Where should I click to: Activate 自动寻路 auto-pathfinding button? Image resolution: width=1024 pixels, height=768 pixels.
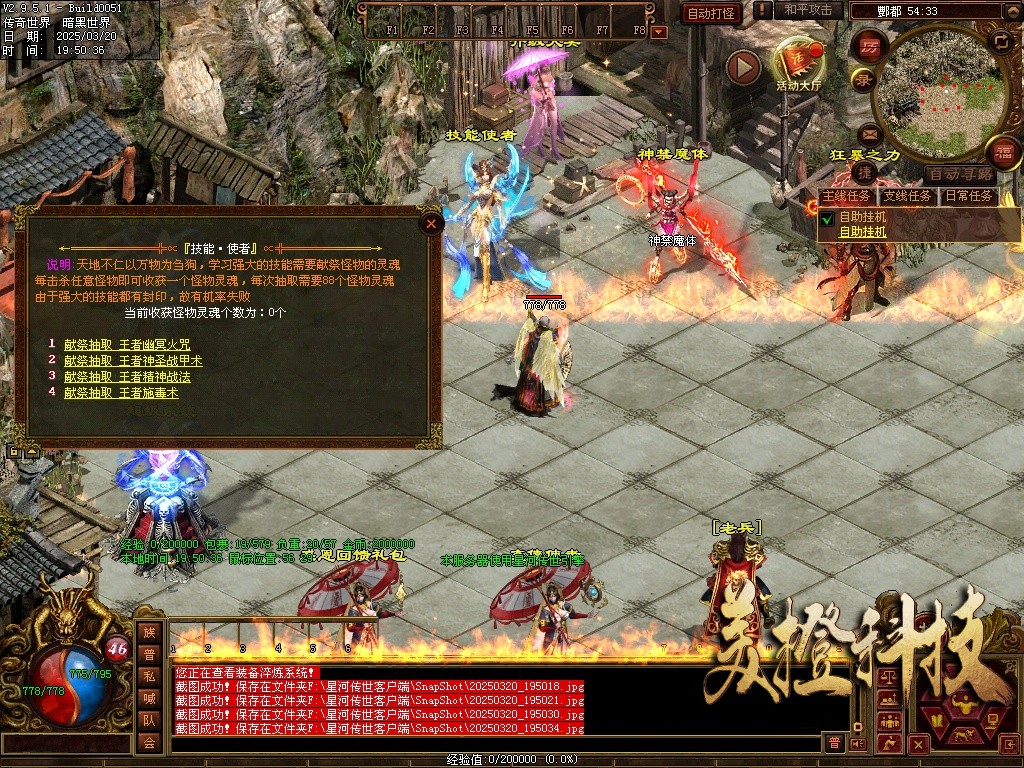click(x=960, y=174)
